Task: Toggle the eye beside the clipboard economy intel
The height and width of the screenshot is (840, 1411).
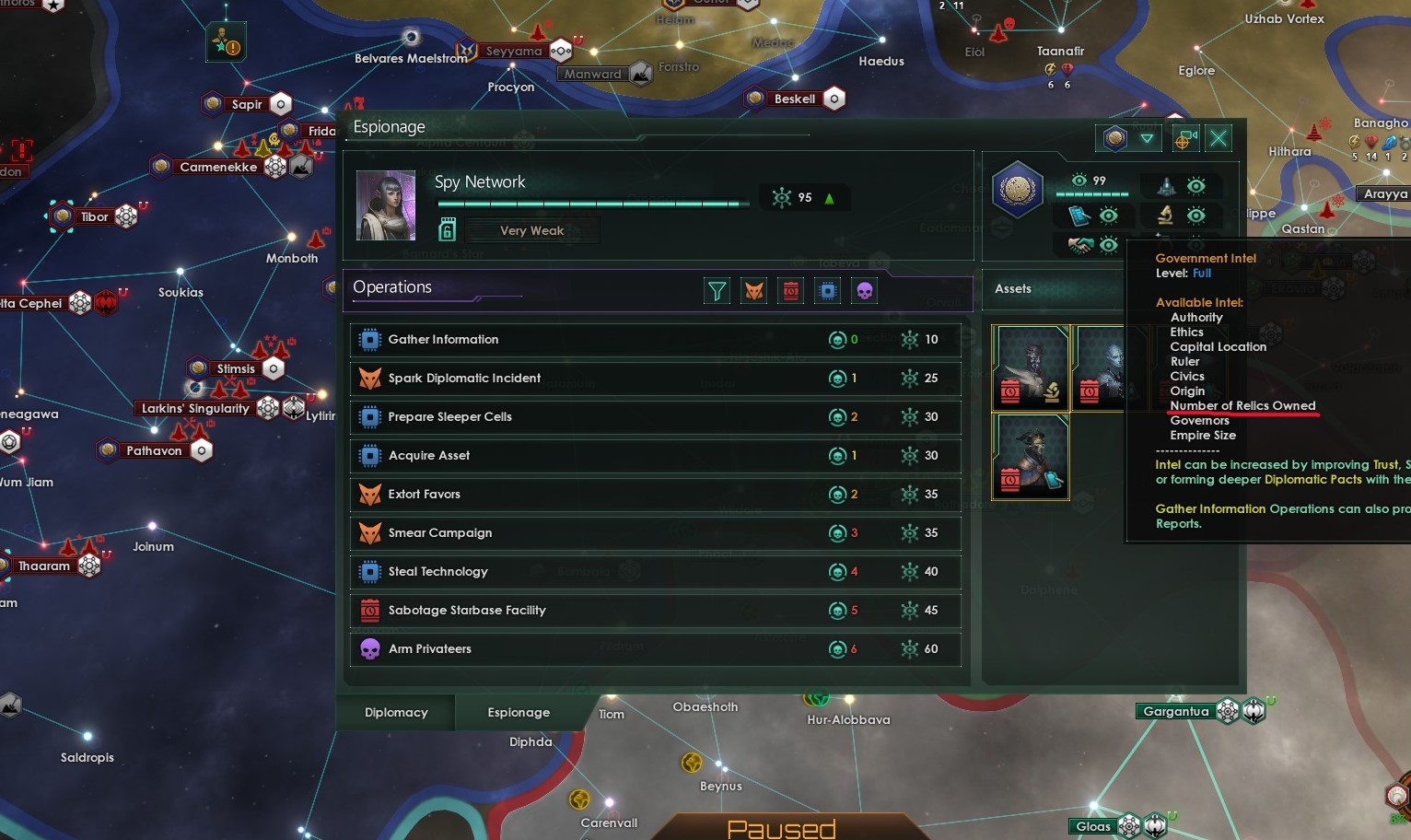Action: 1110,216
